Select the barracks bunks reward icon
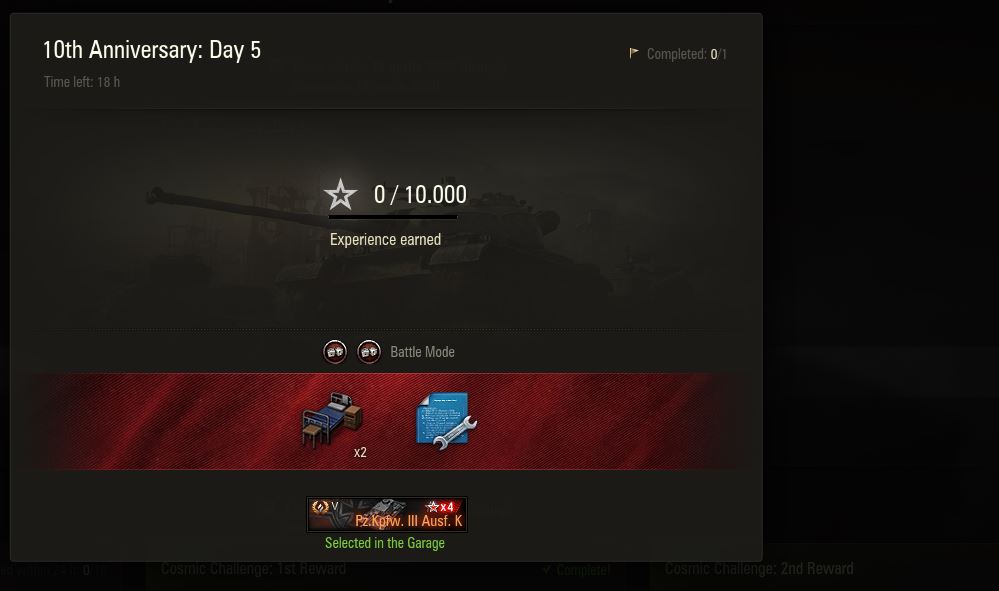The width and height of the screenshot is (999, 591). click(332, 421)
